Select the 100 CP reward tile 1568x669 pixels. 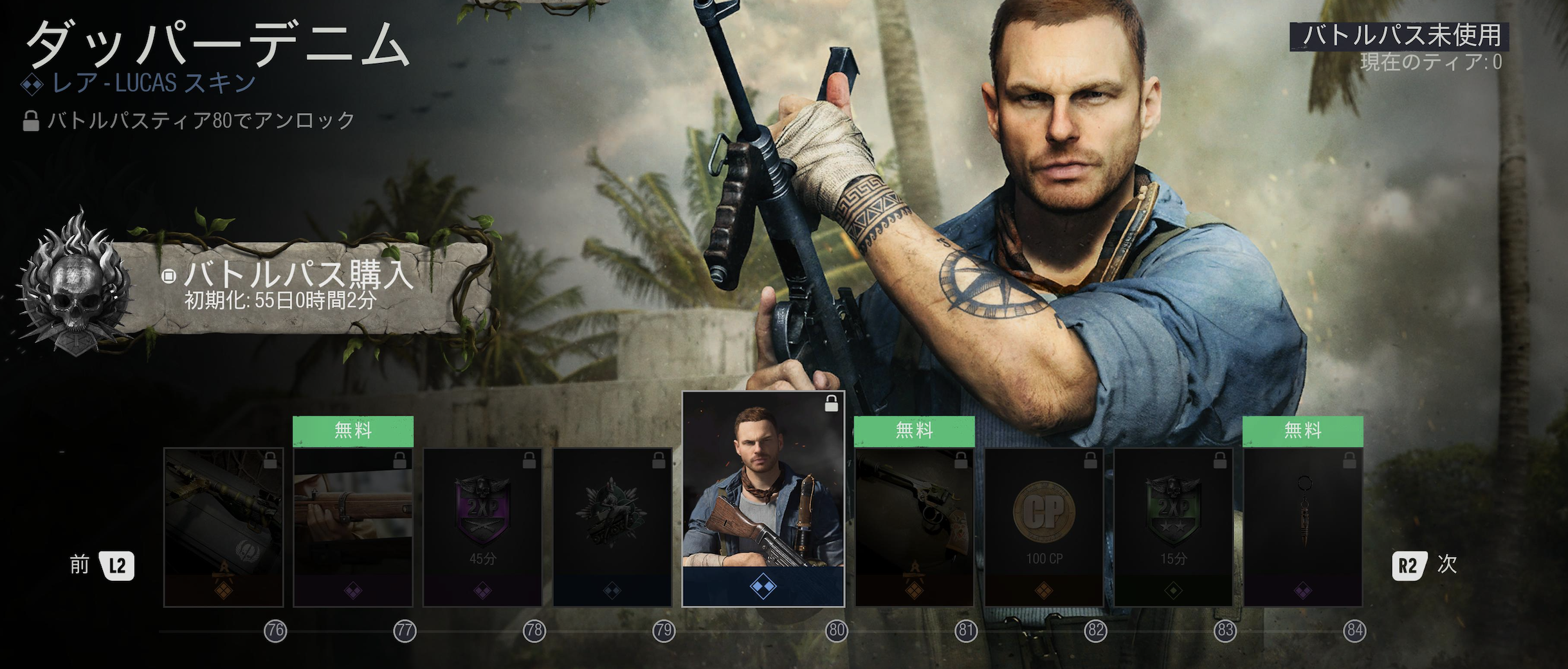coord(1044,527)
